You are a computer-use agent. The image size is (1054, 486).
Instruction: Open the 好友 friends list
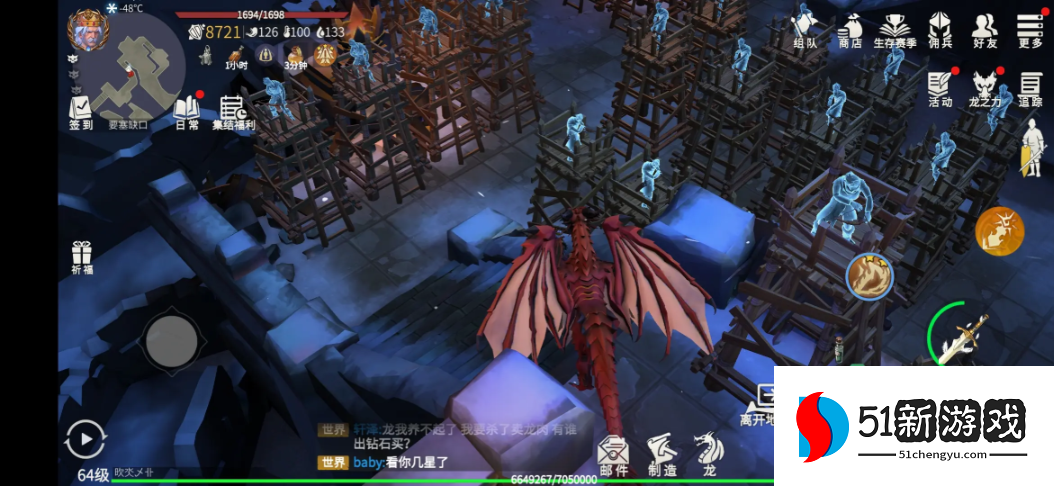coord(985,28)
